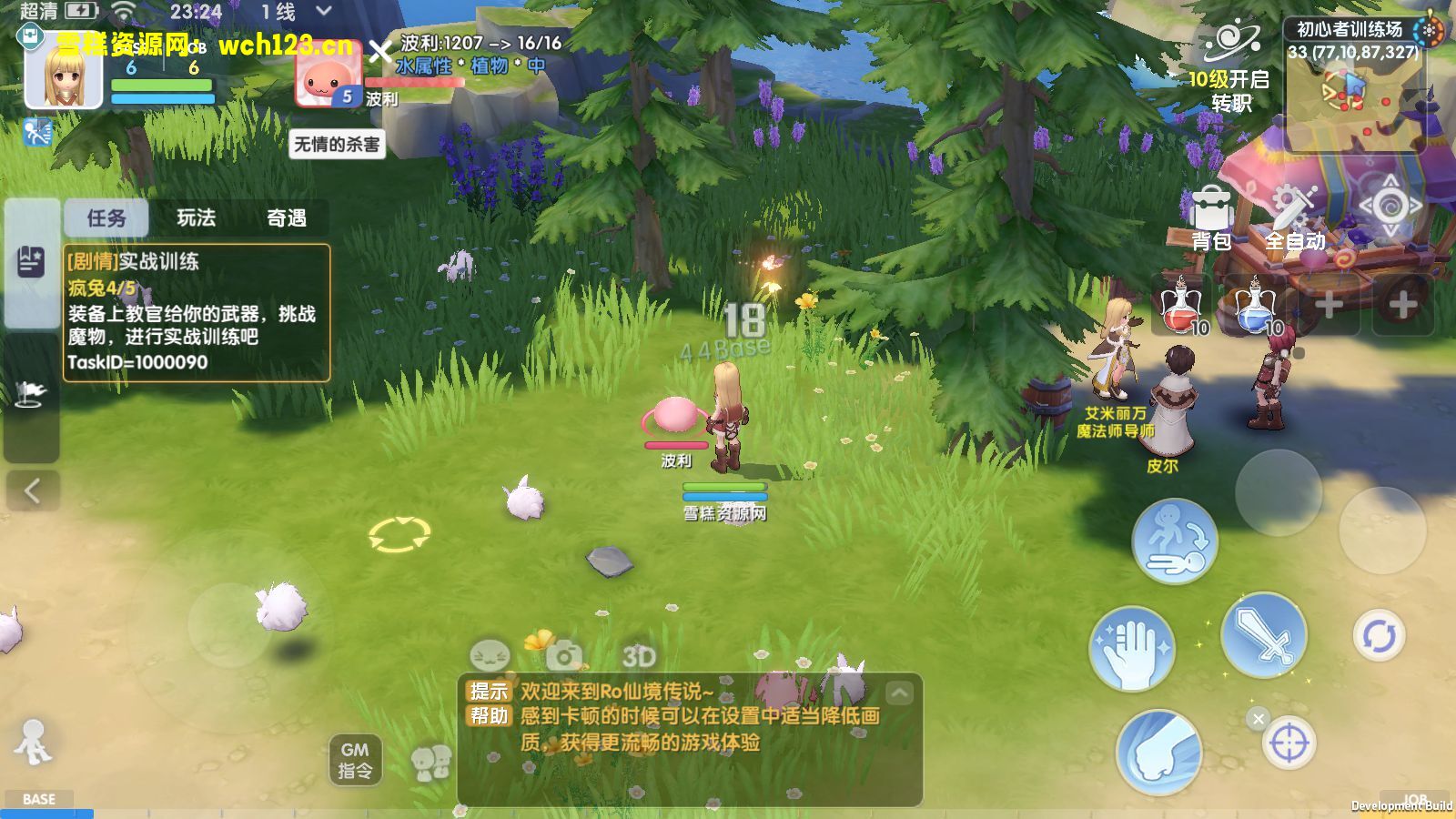Activate the glowing hand skill

click(x=1132, y=650)
